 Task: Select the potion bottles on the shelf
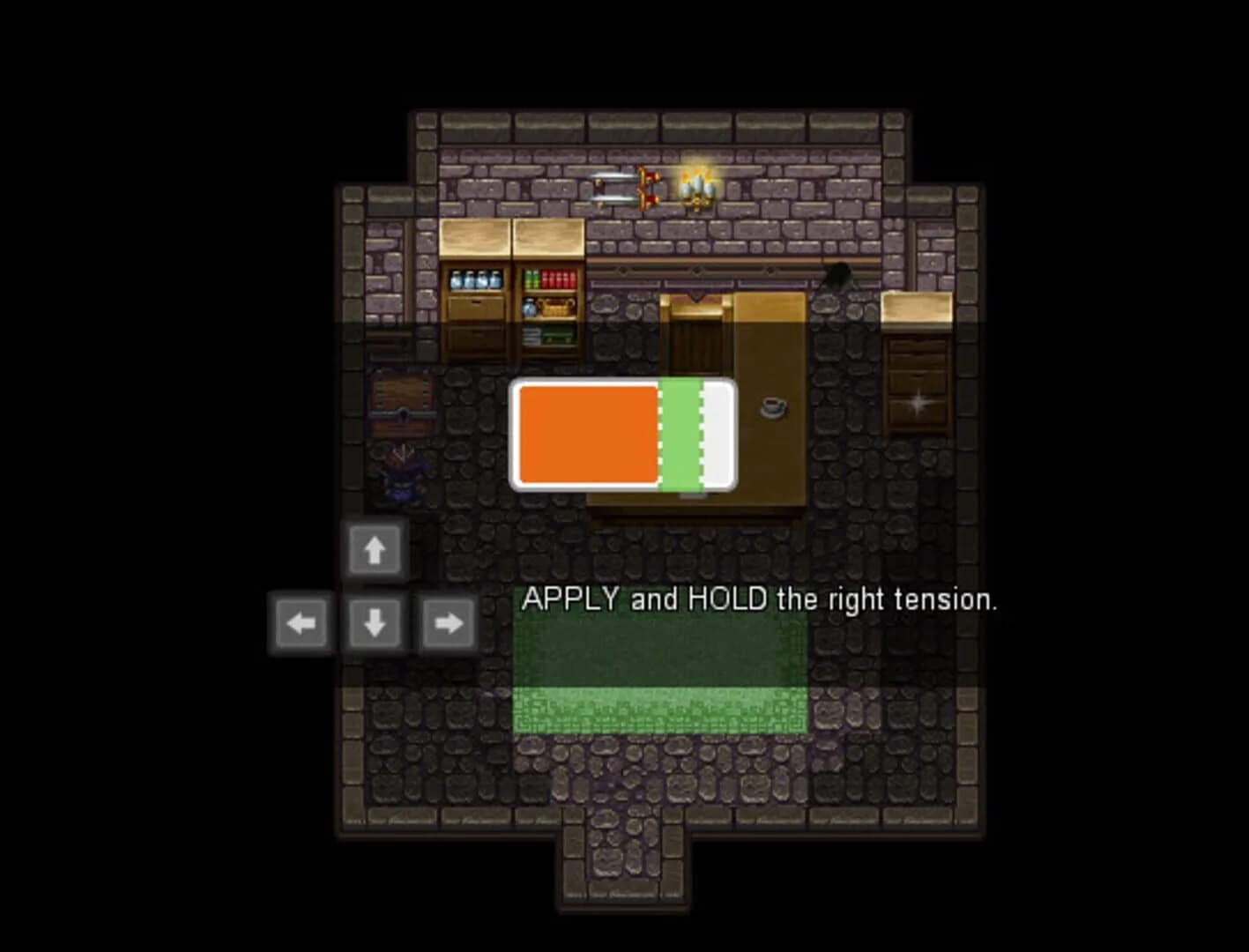[474, 279]
